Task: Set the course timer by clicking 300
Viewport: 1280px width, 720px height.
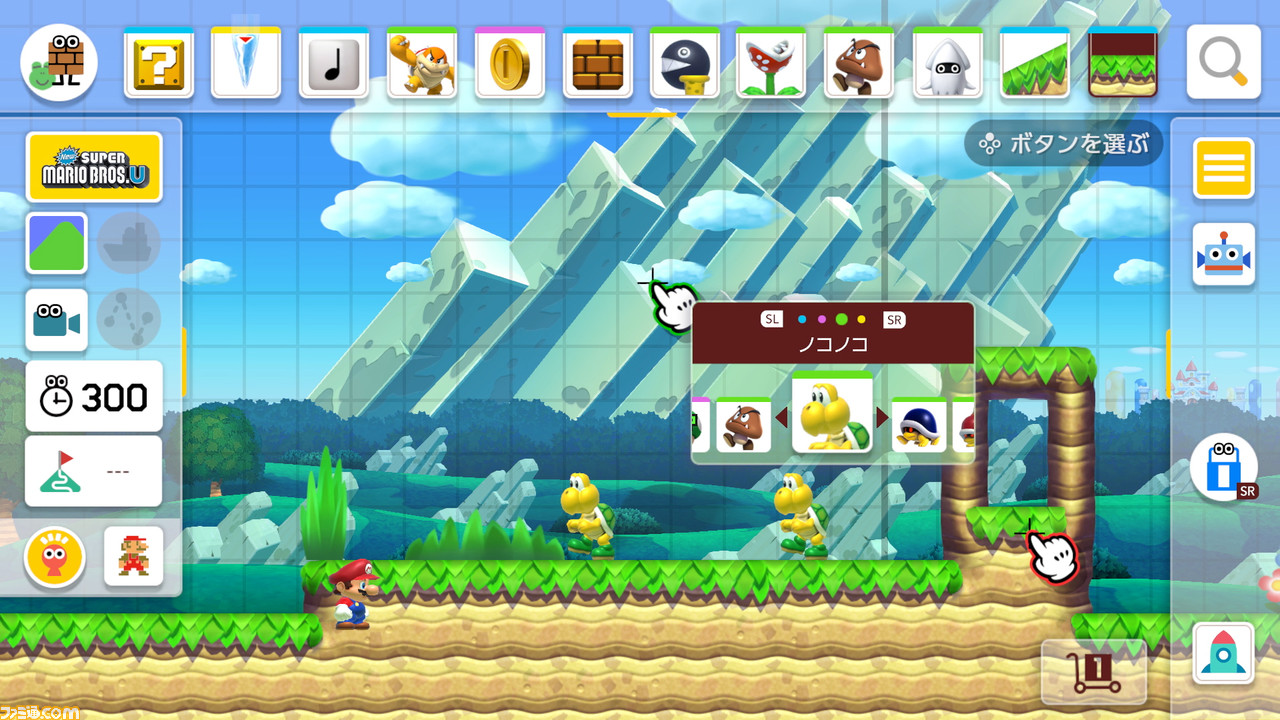Action: click(93, 396)
